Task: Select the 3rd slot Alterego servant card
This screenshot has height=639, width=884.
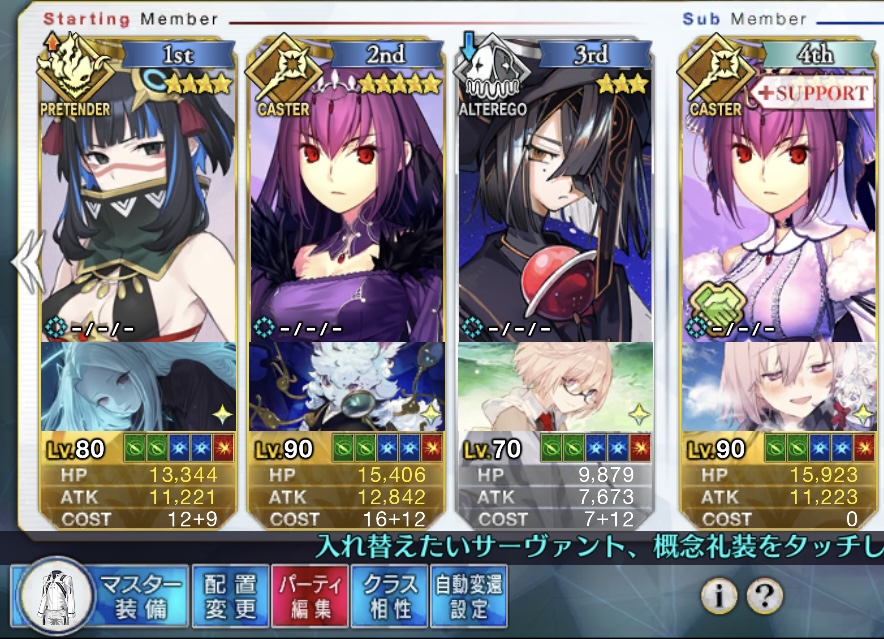Action: (x=554, y=200)
